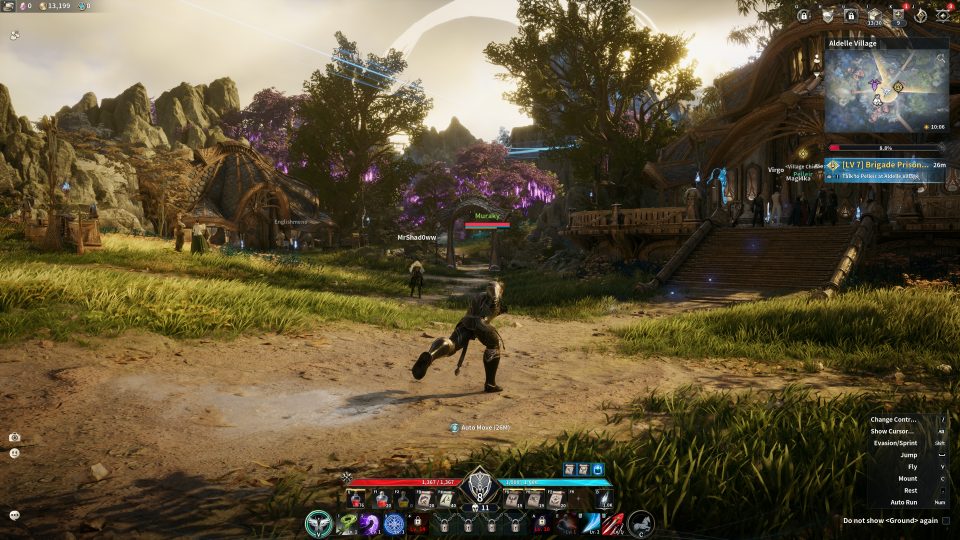The height and width of the screenshot is (540, 960).
Task: Summon the mount with the horse icon
Action: click(641, 523)
